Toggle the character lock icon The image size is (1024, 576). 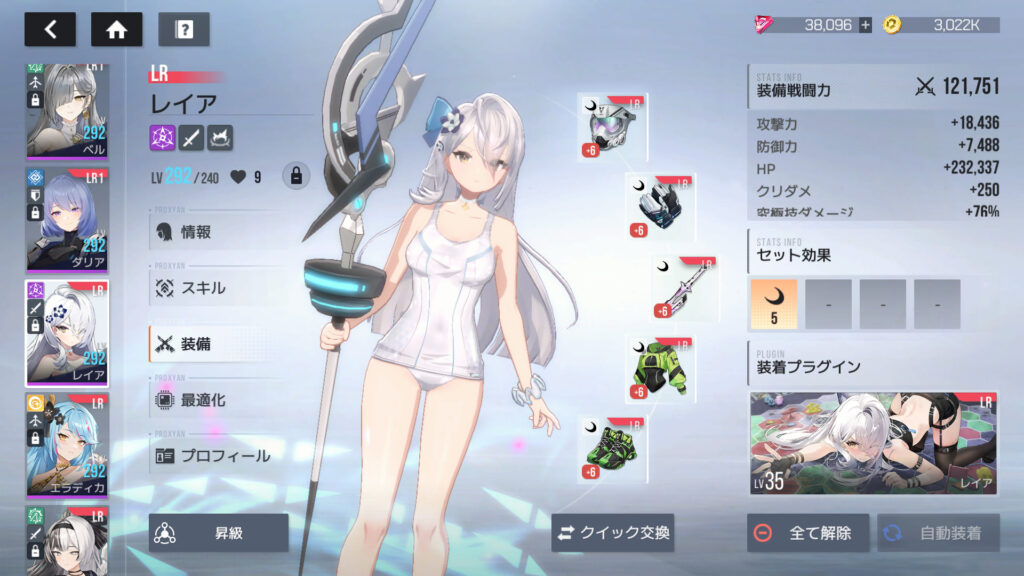[x=295, y=177]
